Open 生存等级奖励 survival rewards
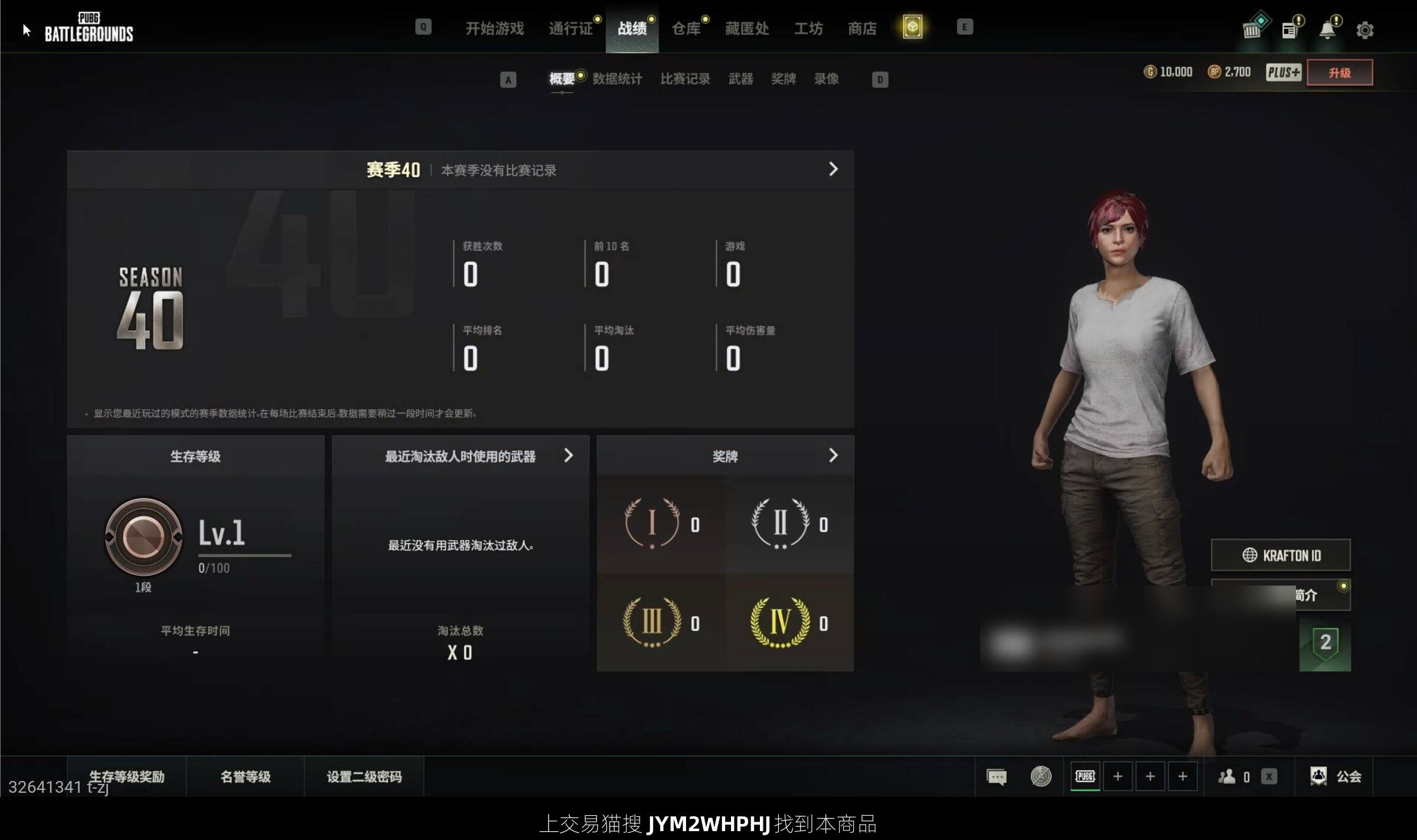Screen dimensions: 1417x840 pos(127,776)
